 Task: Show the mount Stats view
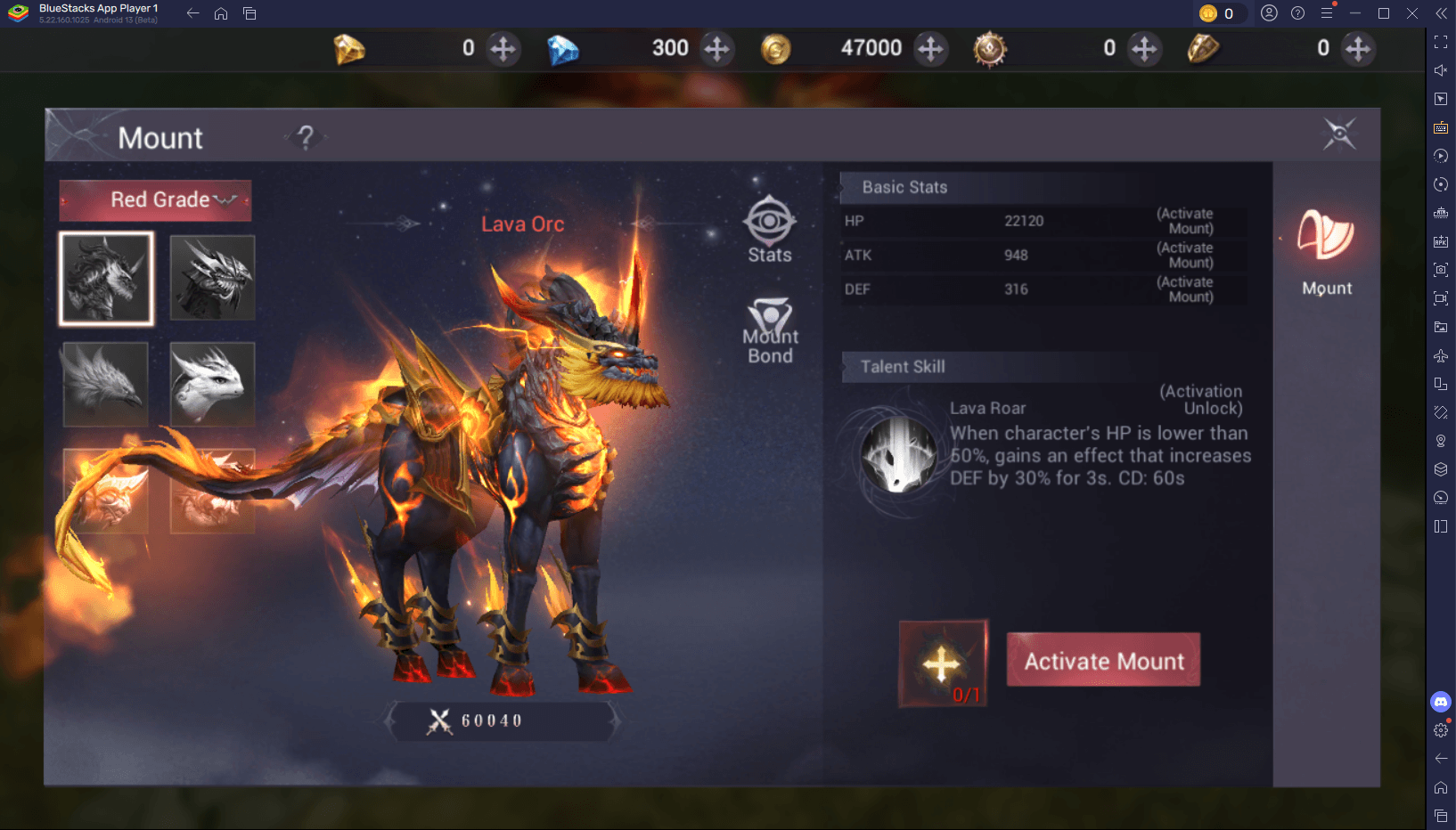[770, 231]
